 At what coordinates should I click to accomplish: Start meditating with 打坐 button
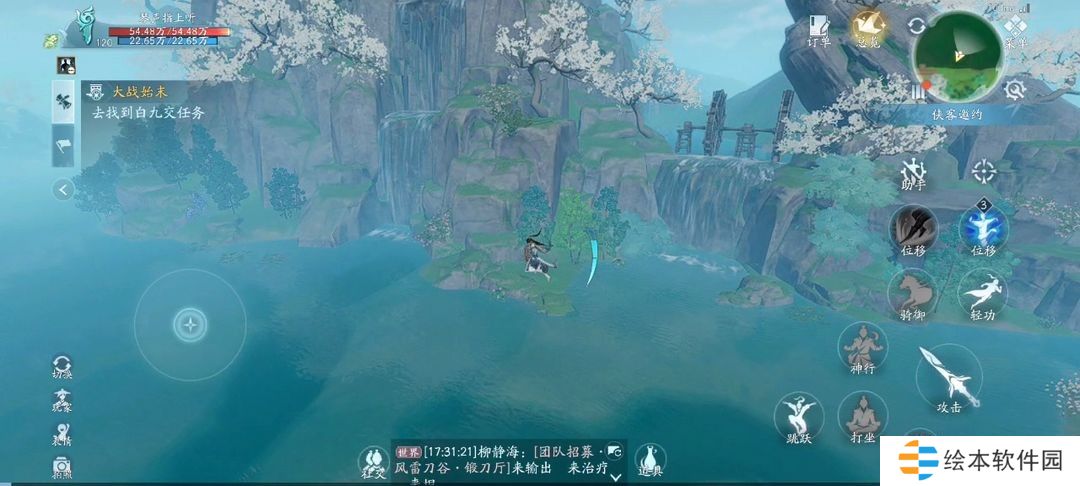[x=862, y=416]
